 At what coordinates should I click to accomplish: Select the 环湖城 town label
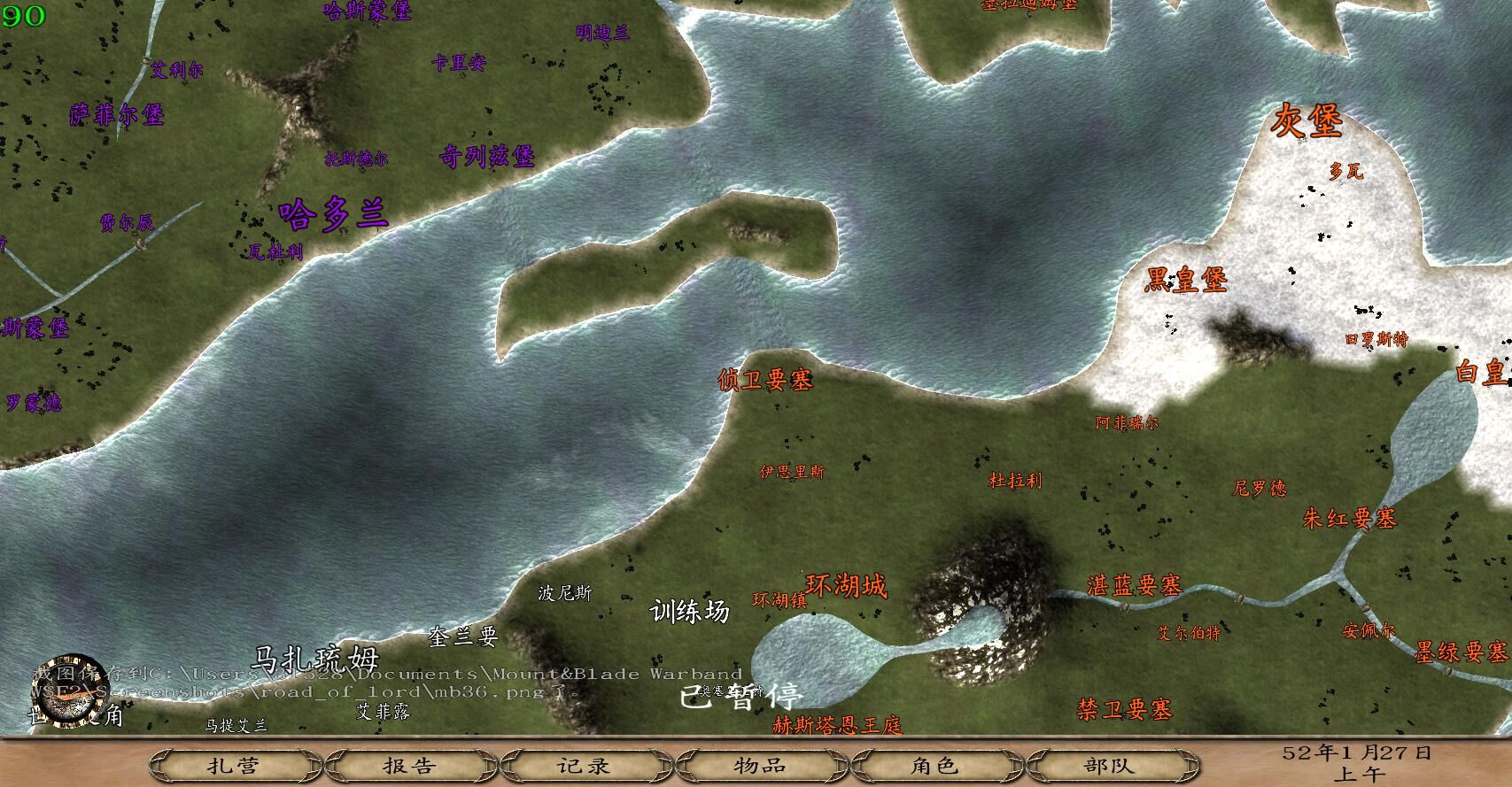click(846, 585)
